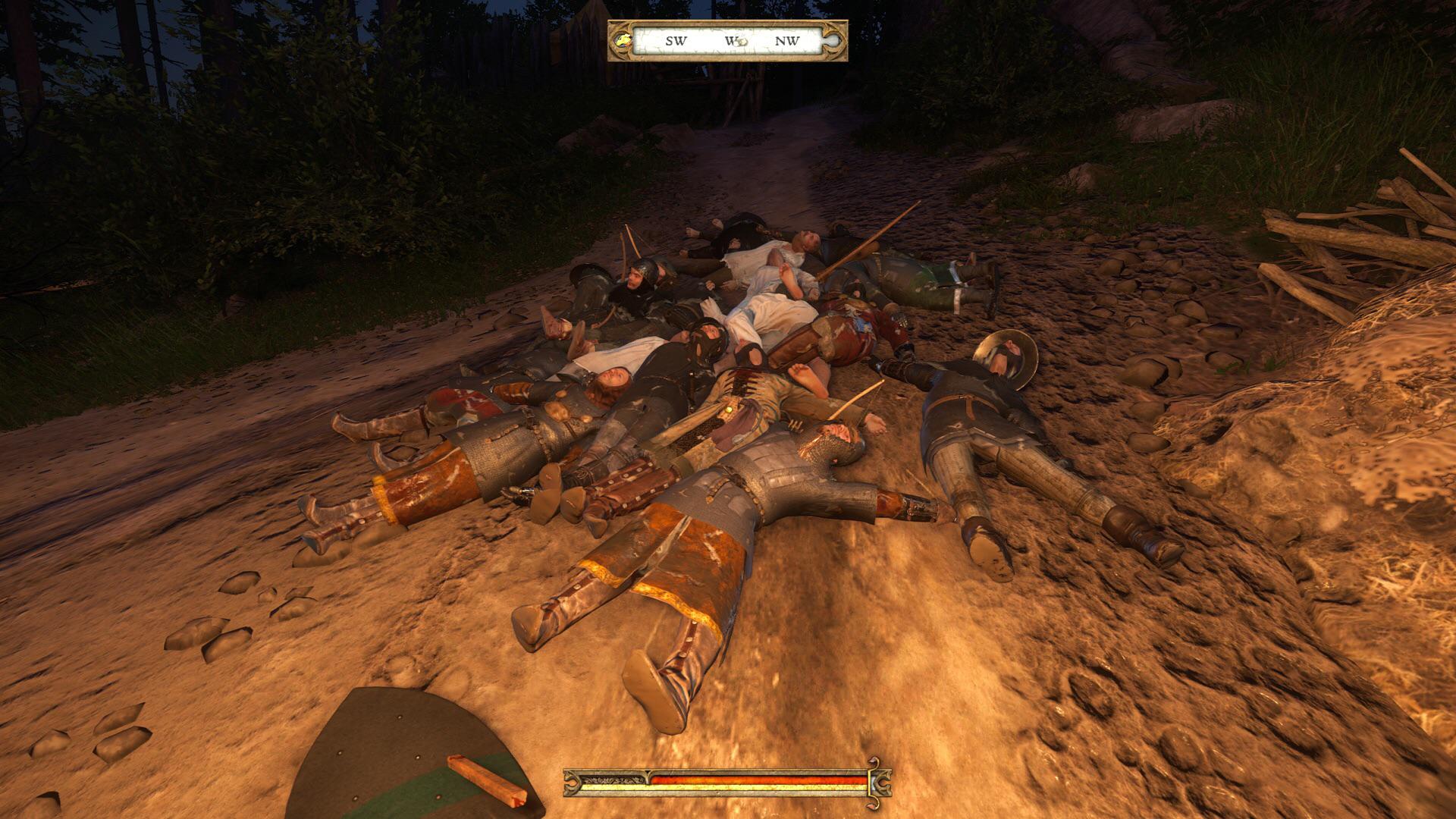Screen dimensions: 1456x819
Task: Select the SW marker on the compass
Action: pyautogui.click(x=676, y=40)
